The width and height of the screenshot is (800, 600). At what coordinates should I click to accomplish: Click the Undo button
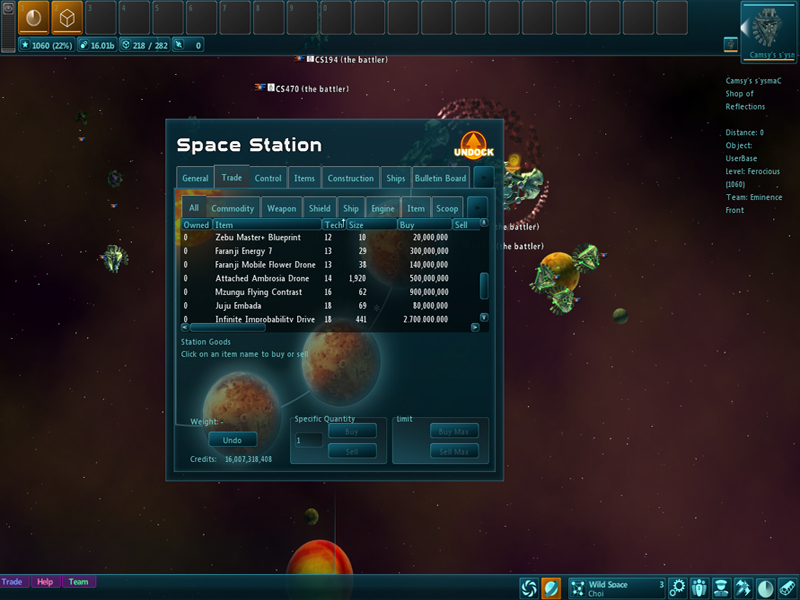point(232,440)
